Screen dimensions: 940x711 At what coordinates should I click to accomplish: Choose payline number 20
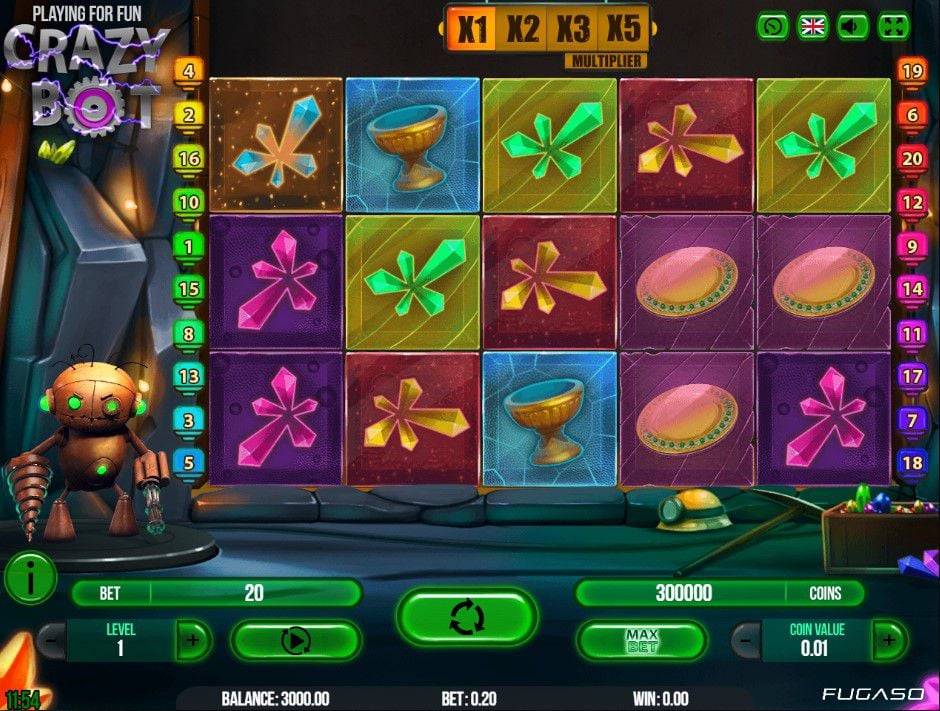(x=911, y=158)
